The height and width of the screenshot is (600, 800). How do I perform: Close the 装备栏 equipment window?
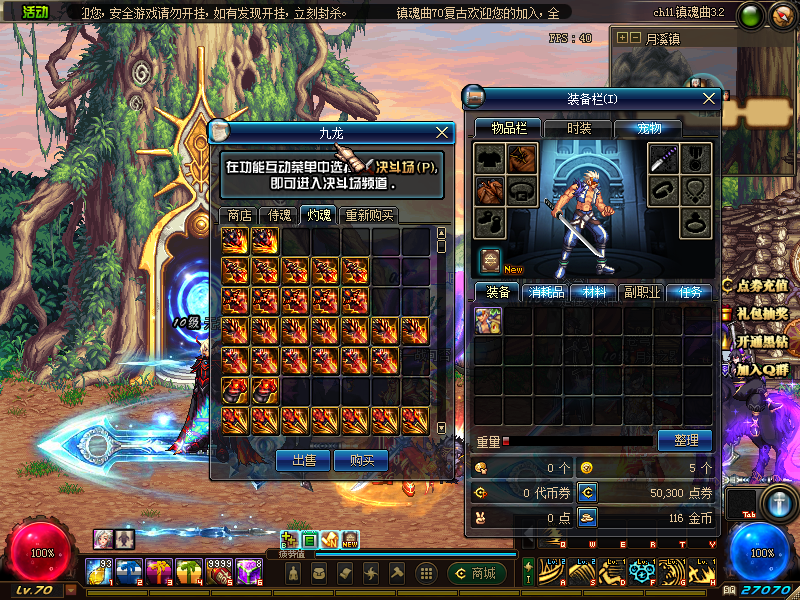click(x=709, y=98)
